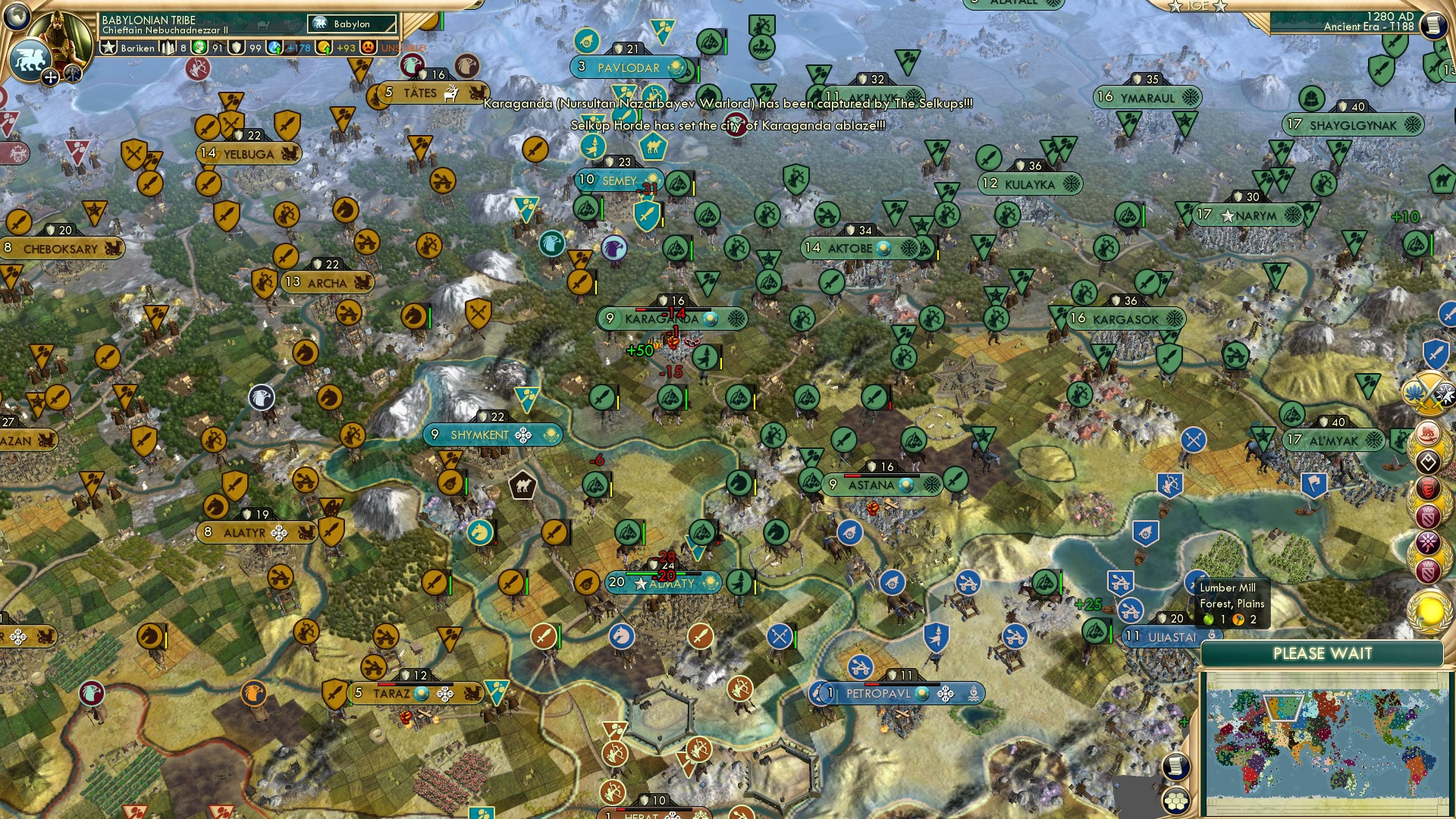Click the red lion war notification bubble
1456x819 pixels.
pyautogui.click(x=1429, y=433)
